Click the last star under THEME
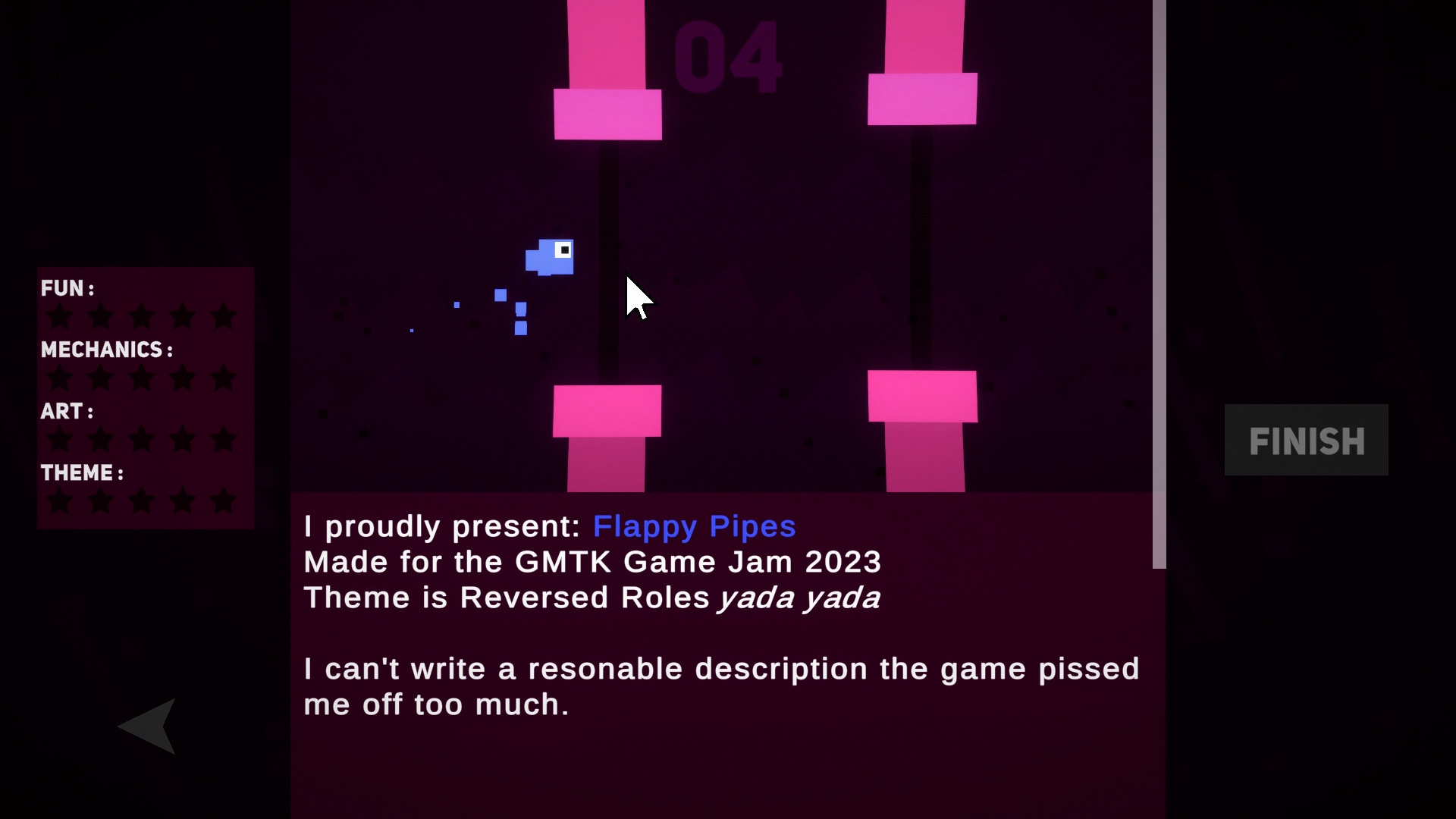1456x819 pixels. coord(223,500)
